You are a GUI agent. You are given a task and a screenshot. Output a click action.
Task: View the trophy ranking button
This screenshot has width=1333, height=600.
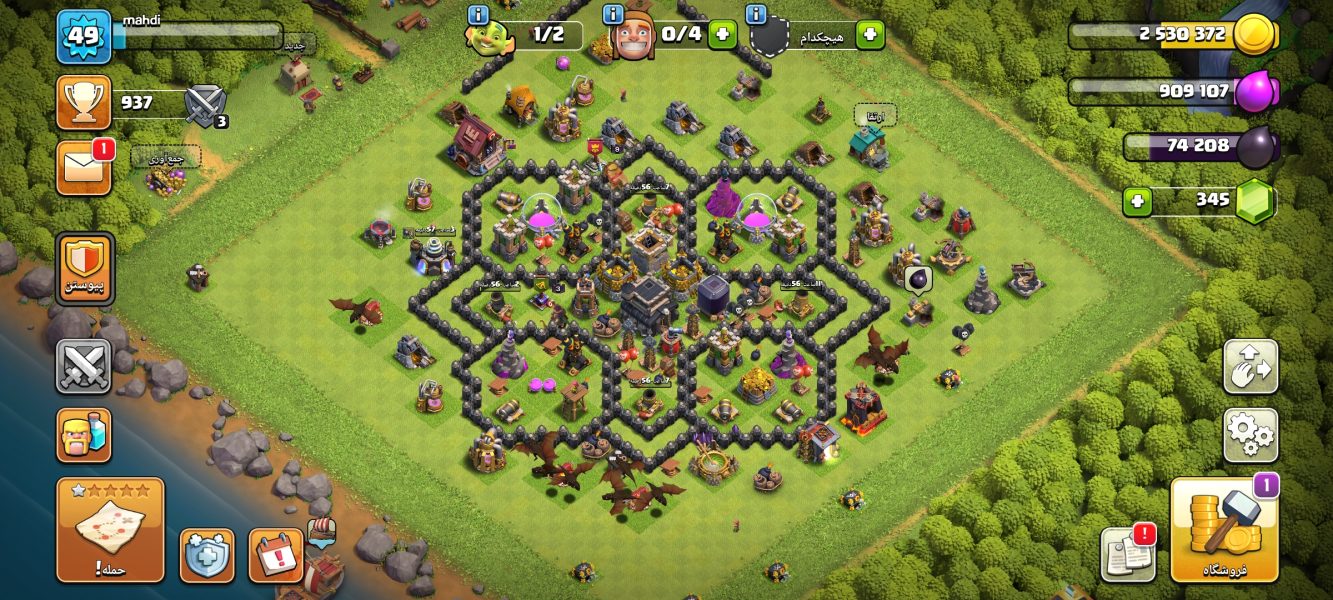84,102
